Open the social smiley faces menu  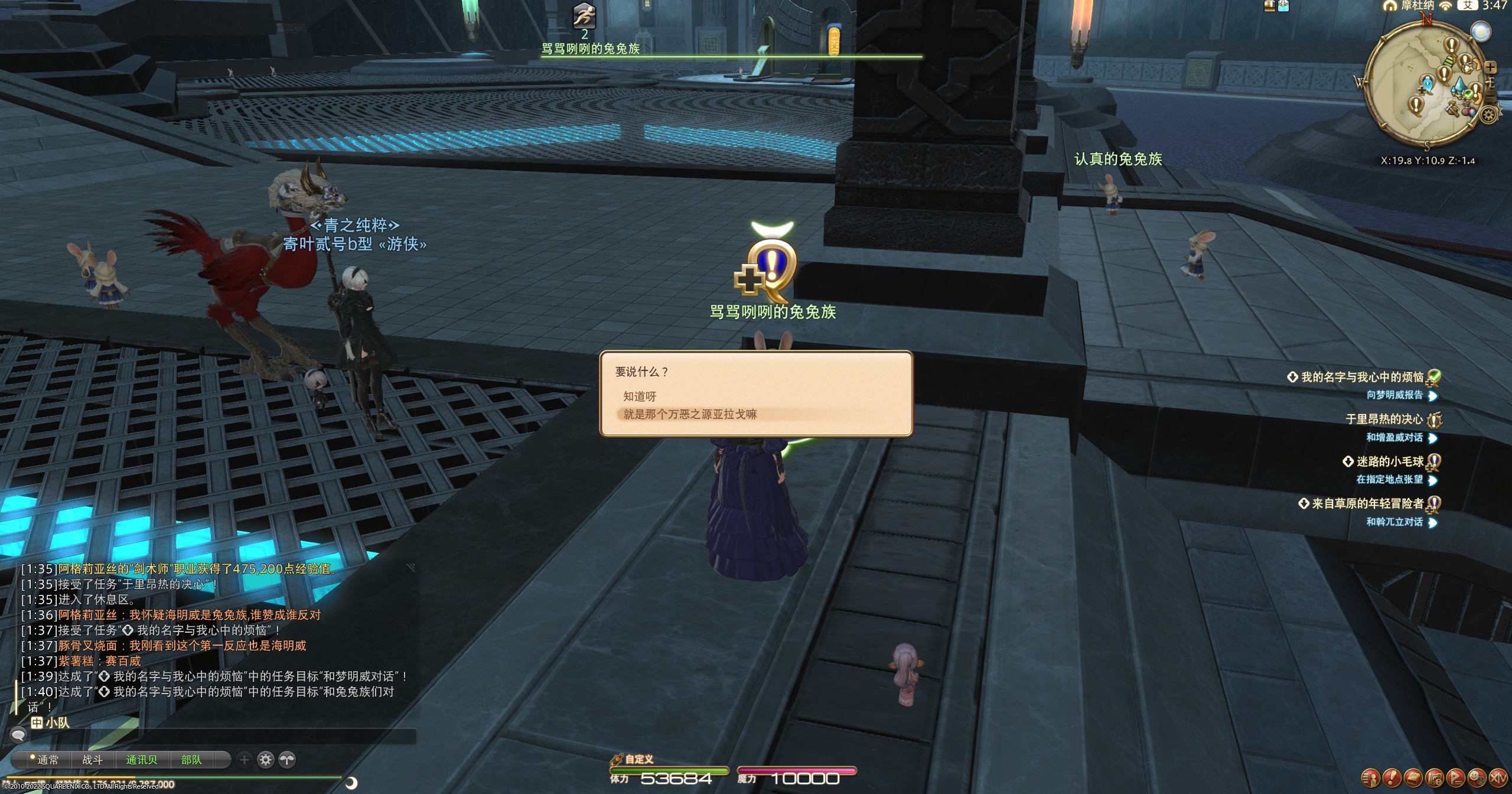(x=1477, y=777)
